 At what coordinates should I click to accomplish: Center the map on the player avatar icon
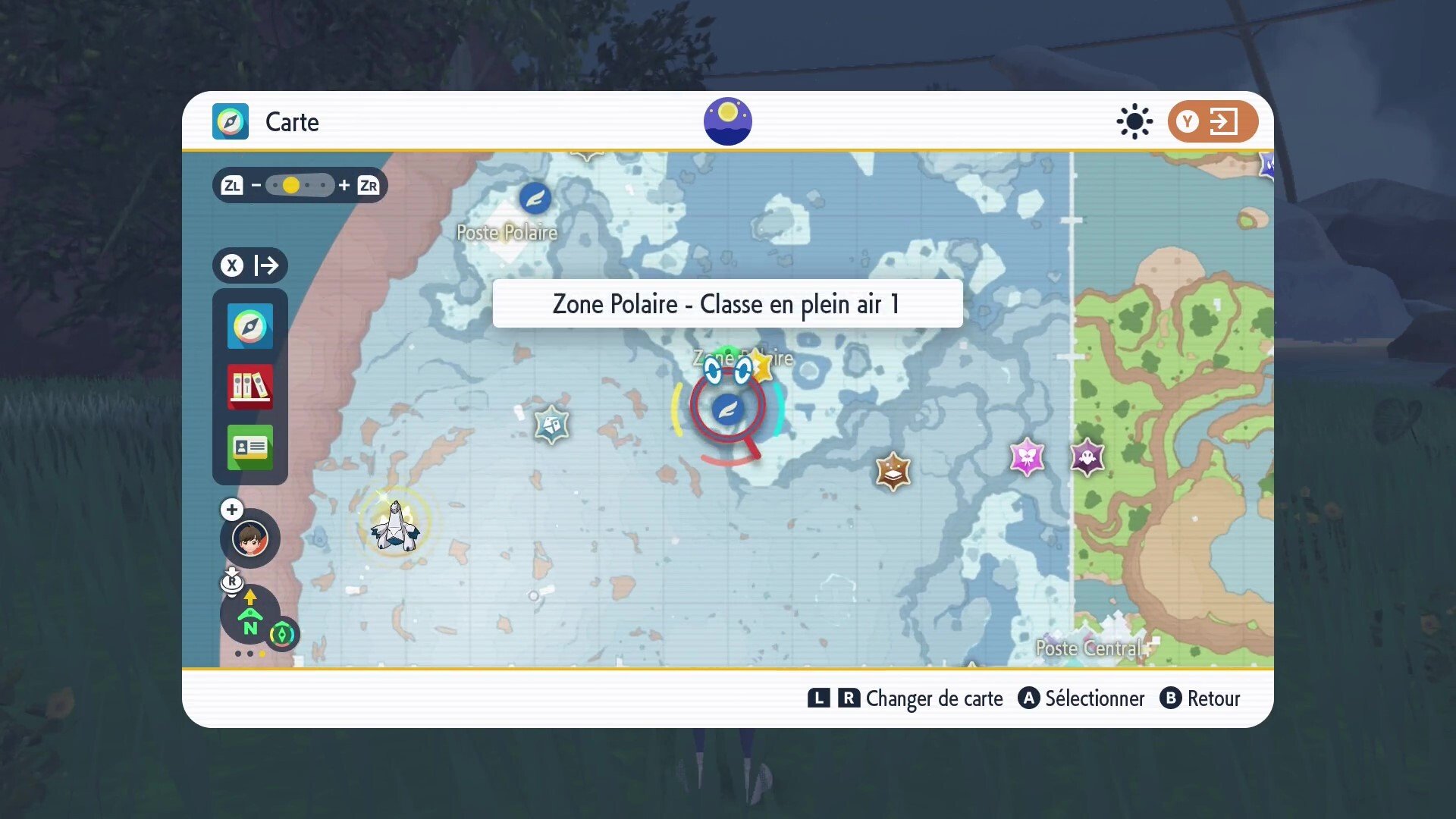click(x=249, y=539)
